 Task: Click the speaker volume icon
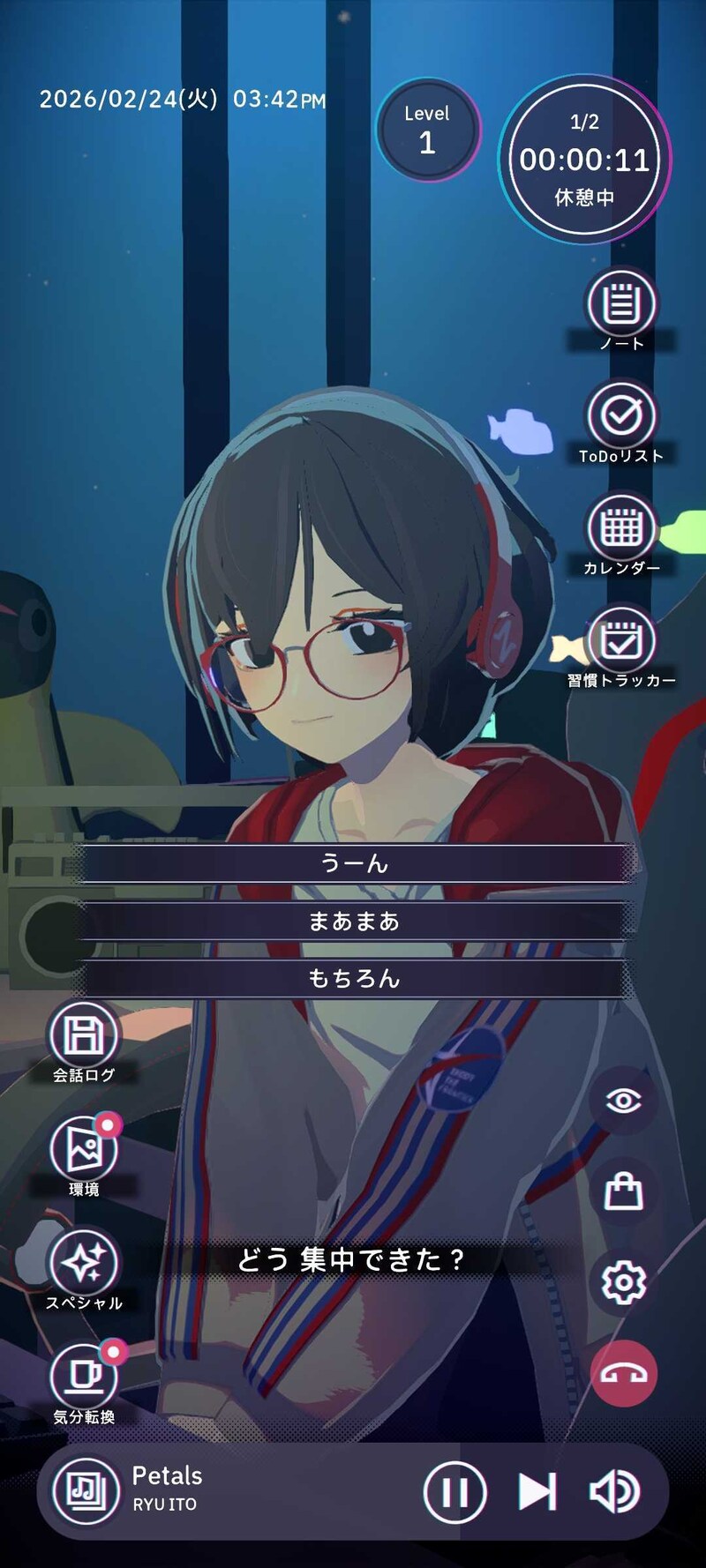pos(614,1492)
